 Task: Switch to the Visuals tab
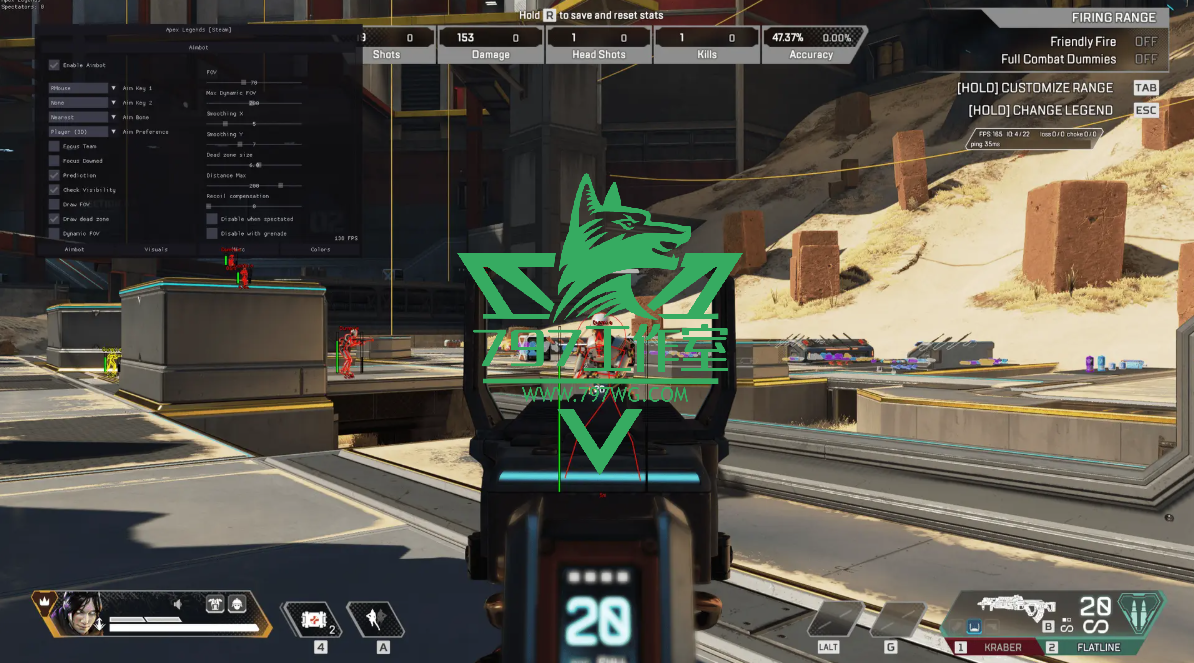(x=156, y=249)
